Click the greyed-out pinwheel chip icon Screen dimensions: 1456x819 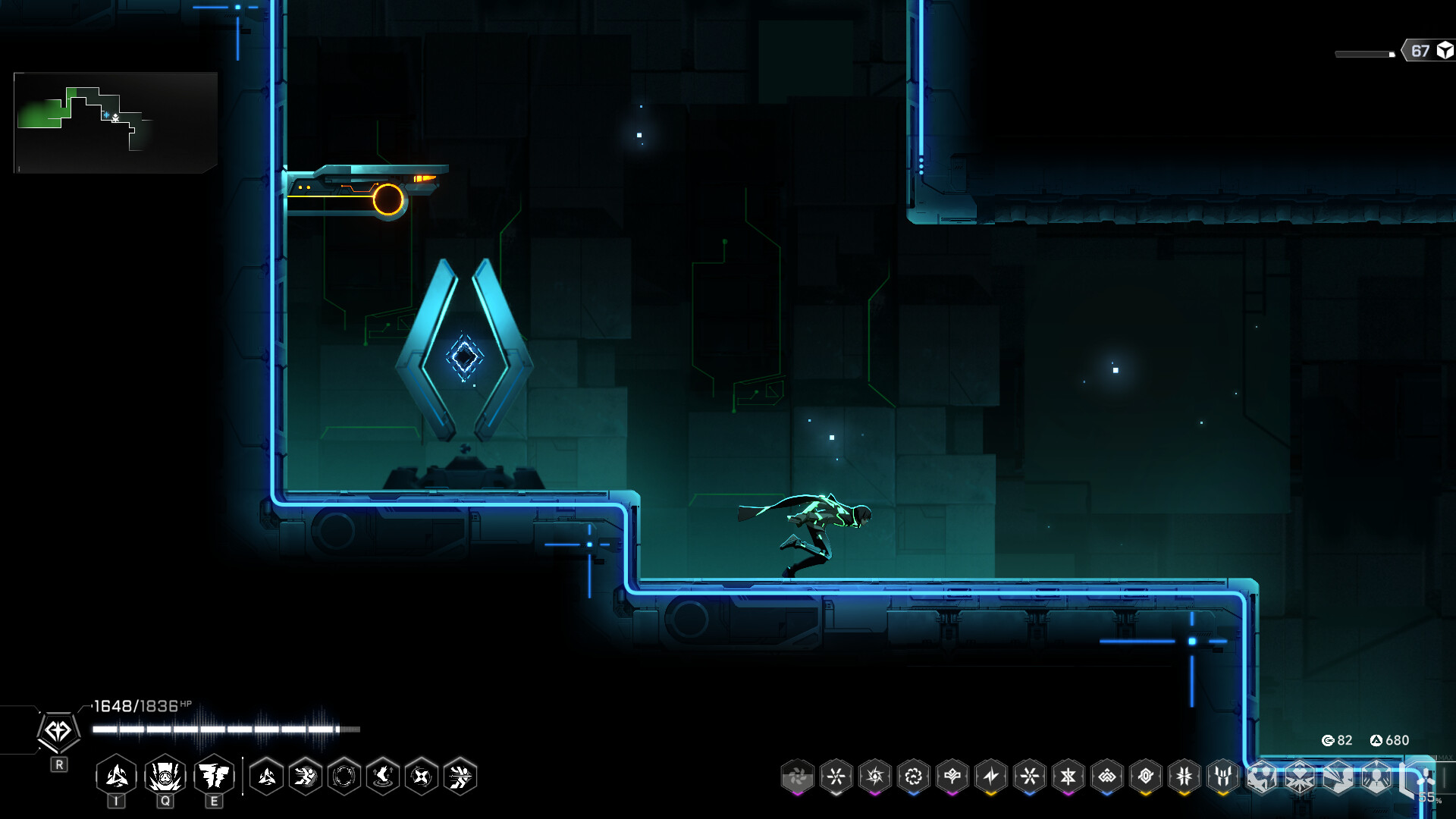click(797, 777)
